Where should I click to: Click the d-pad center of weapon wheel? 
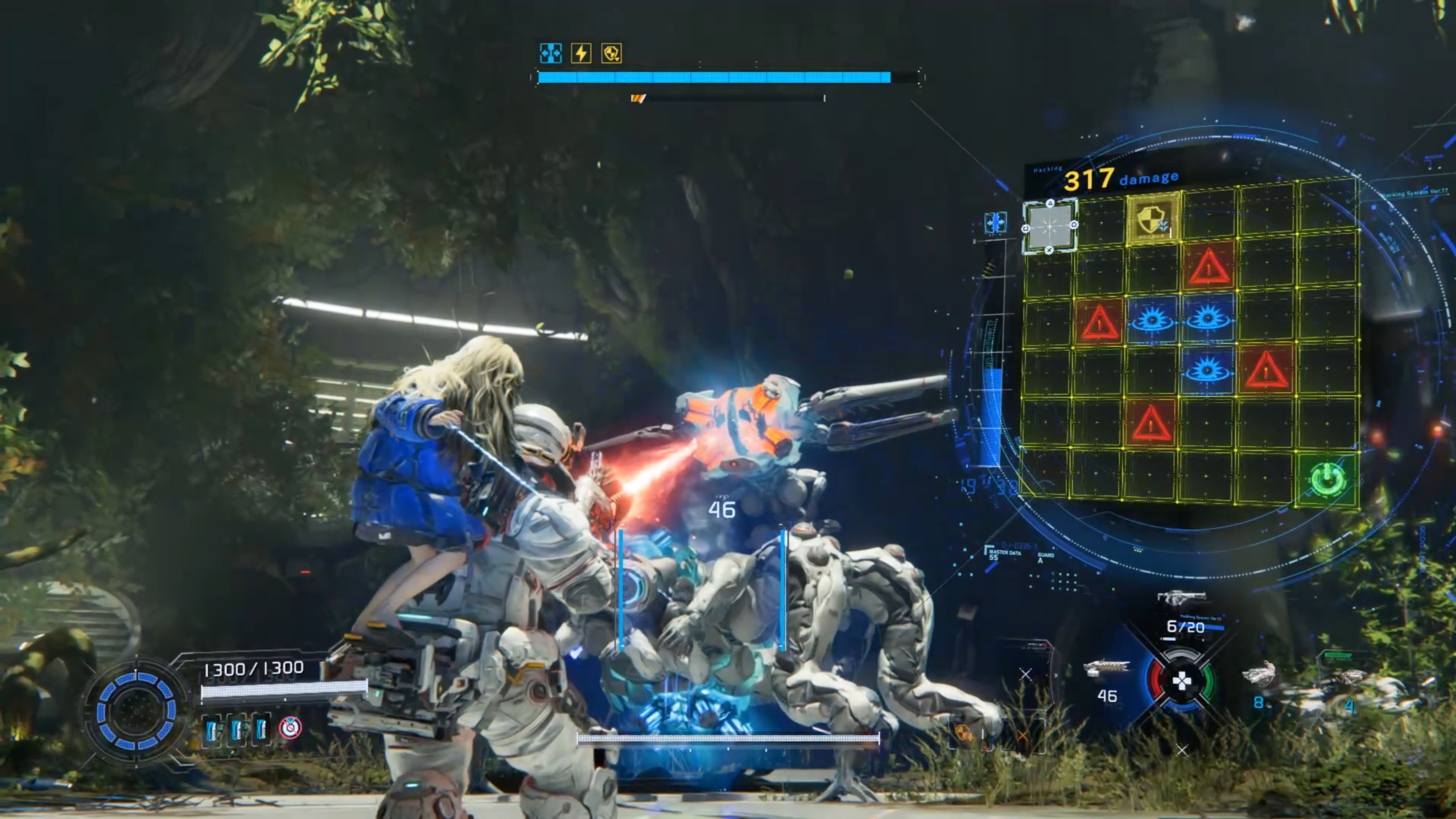1182,681
